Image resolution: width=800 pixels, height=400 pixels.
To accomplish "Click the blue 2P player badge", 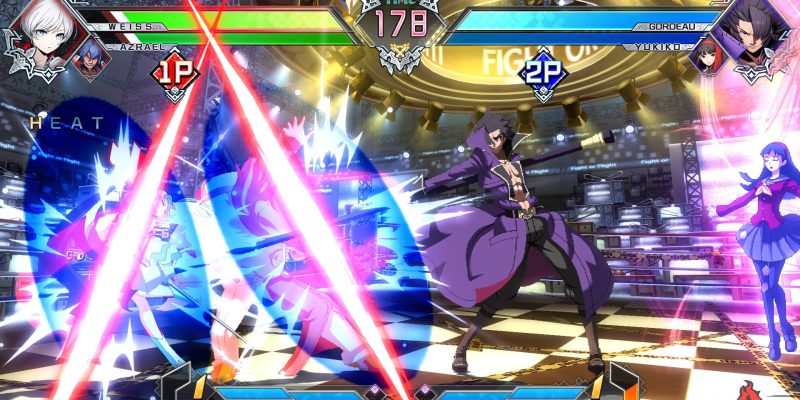I will coord(540,74).
